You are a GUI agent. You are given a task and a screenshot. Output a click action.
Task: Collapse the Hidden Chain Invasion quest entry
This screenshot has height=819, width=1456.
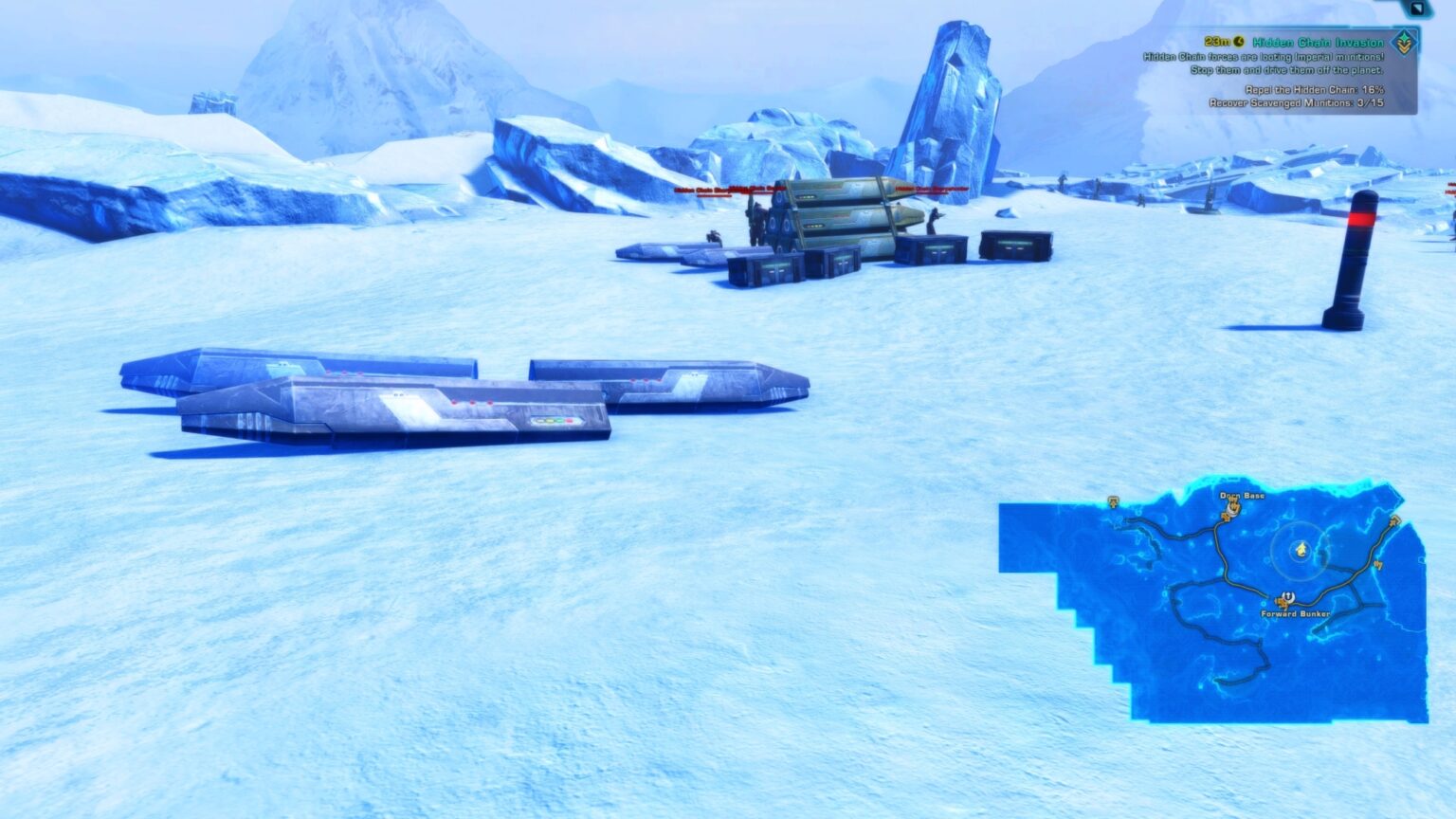1403,44
